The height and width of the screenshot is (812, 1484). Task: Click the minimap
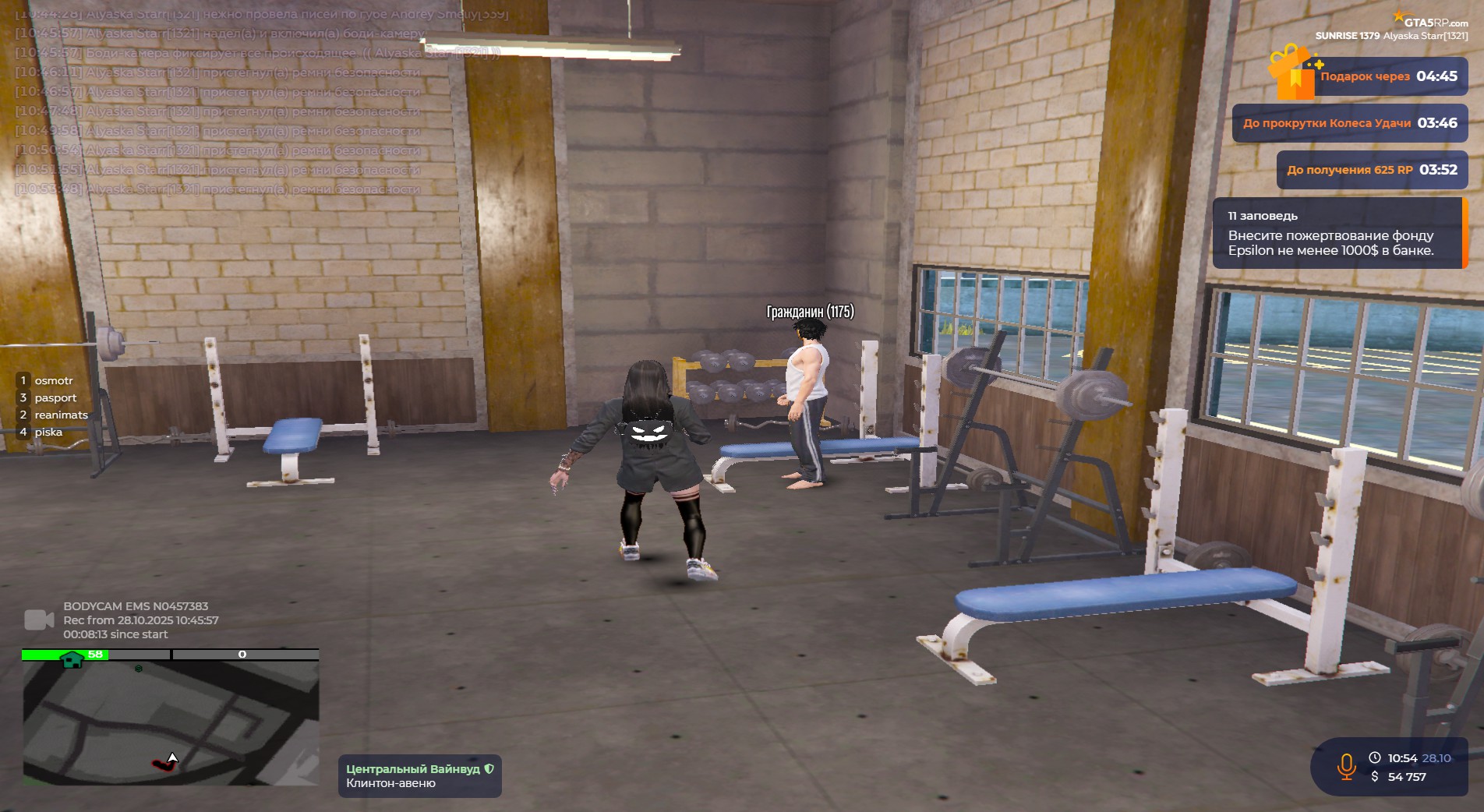(170, 721)
